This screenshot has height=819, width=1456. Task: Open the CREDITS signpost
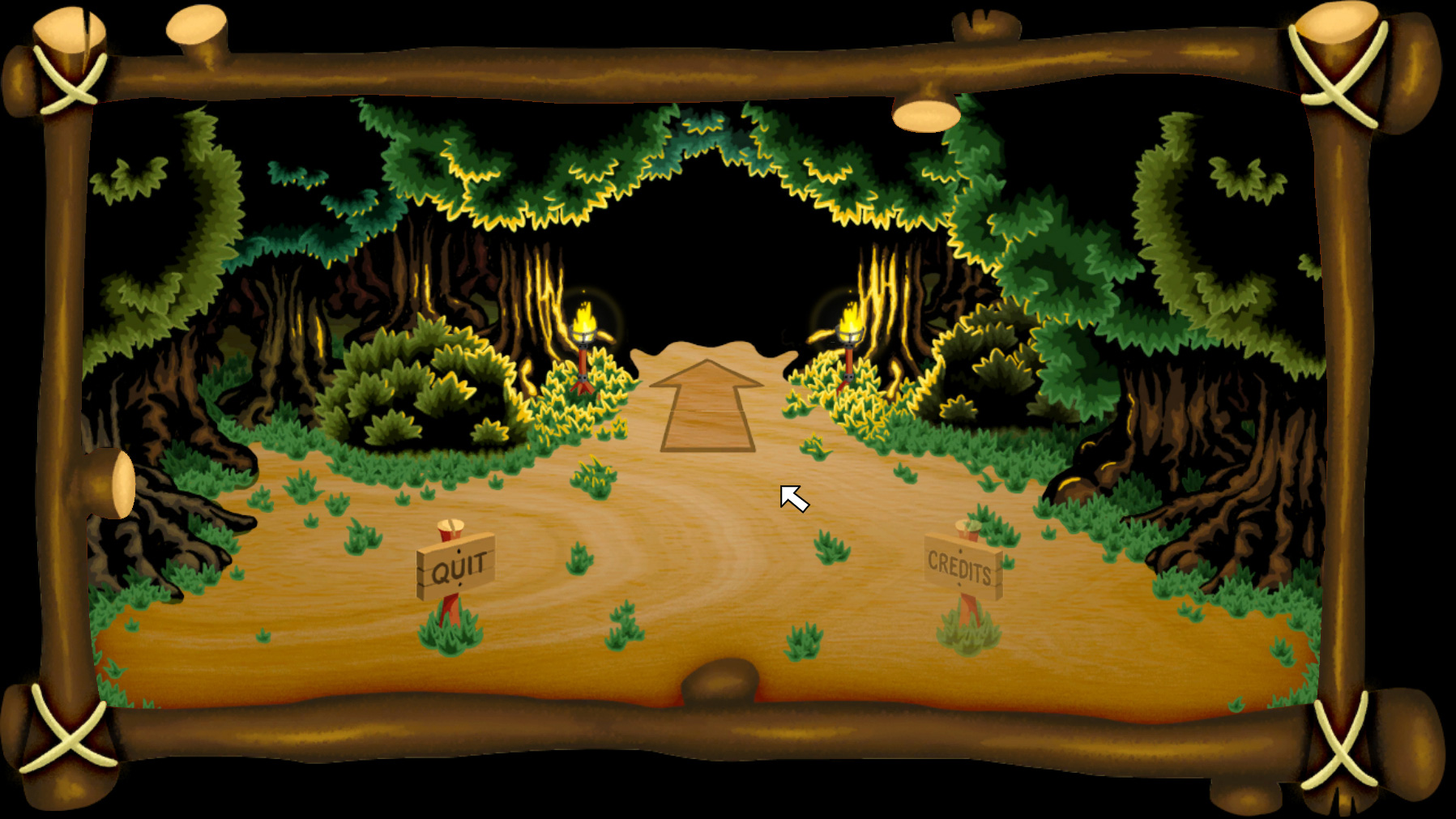961,567
